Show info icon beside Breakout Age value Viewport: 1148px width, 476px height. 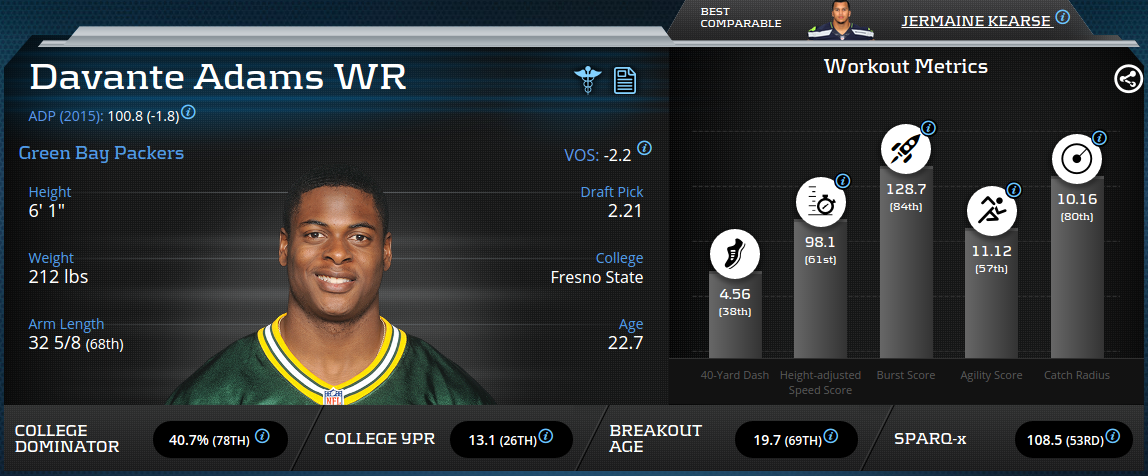[x=831, y=436]
